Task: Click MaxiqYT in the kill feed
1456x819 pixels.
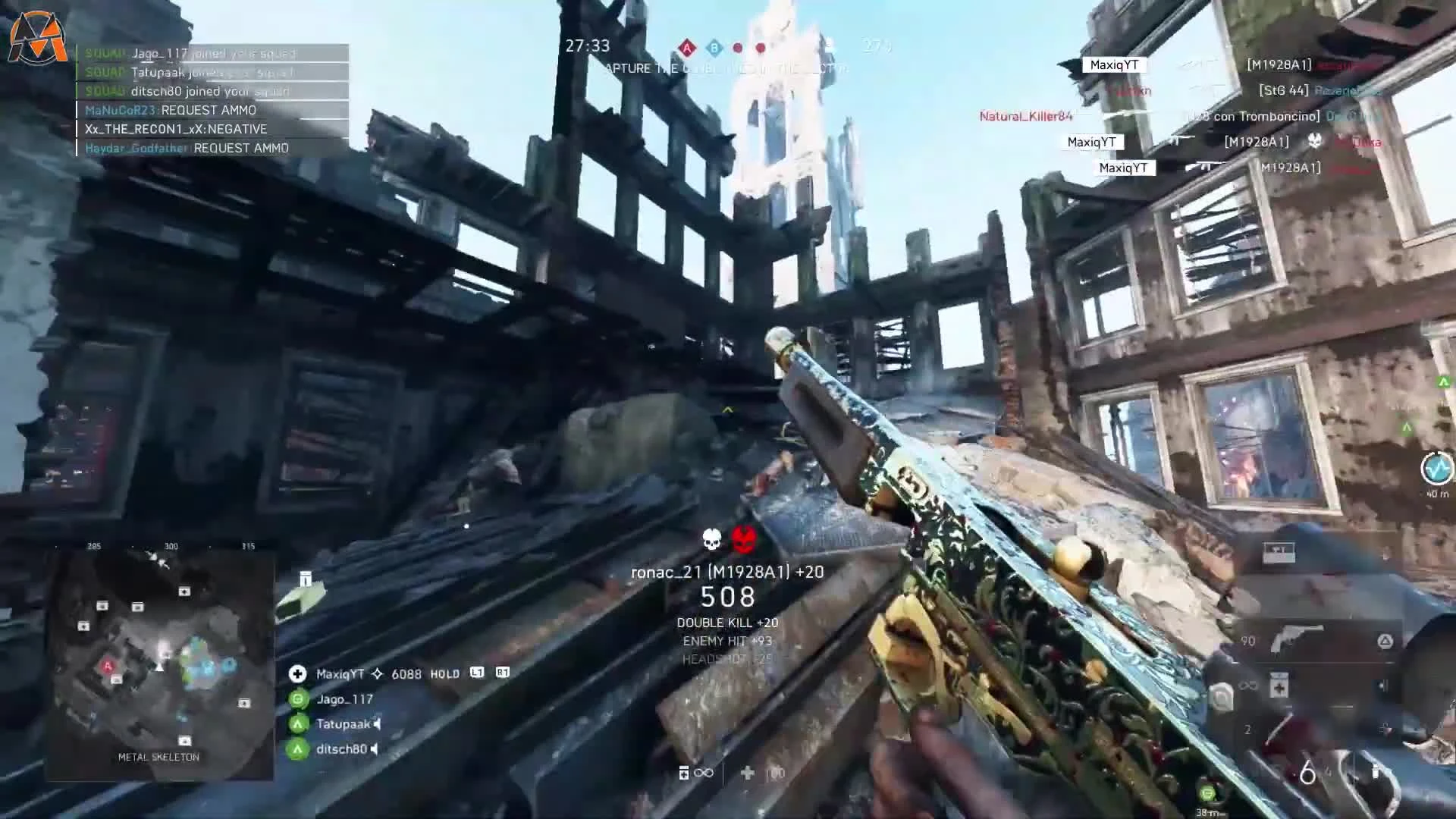Action: pyautogui.click(x=1113, y=65)
